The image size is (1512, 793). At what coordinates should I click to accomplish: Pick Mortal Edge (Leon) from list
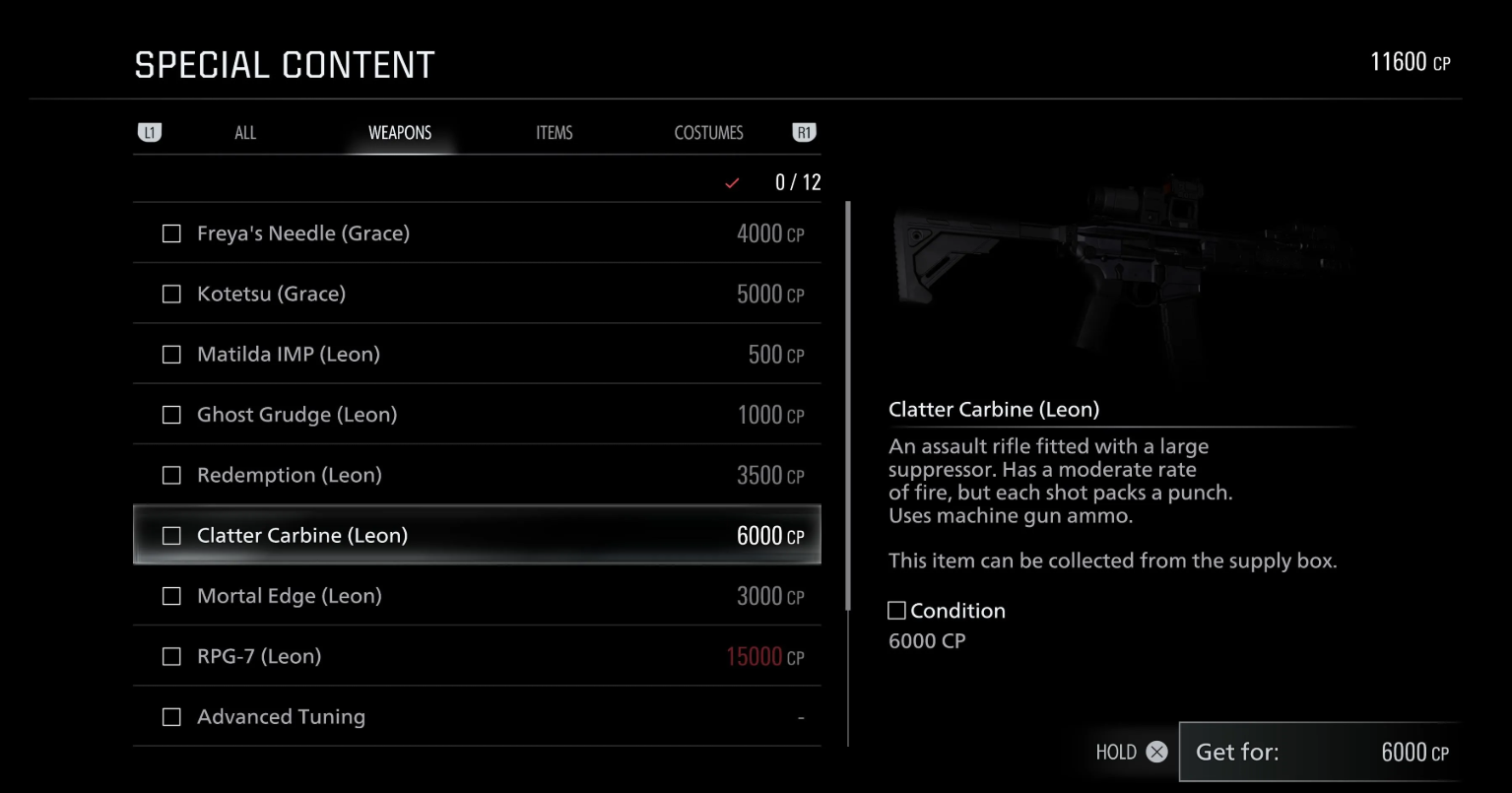477,596
